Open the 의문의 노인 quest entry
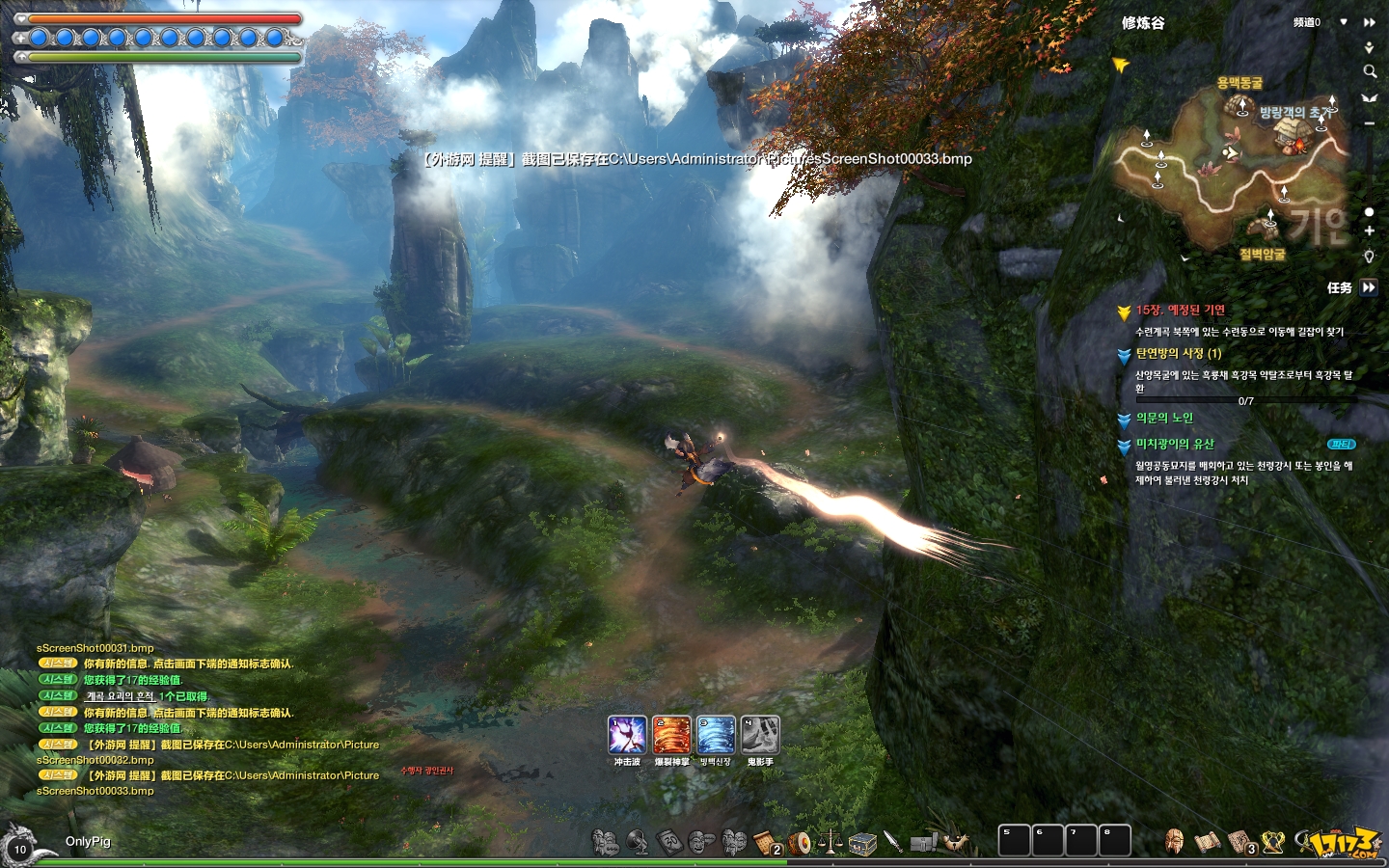The width and height of the screenshot is (1389, 868). tap(1164, 419)
